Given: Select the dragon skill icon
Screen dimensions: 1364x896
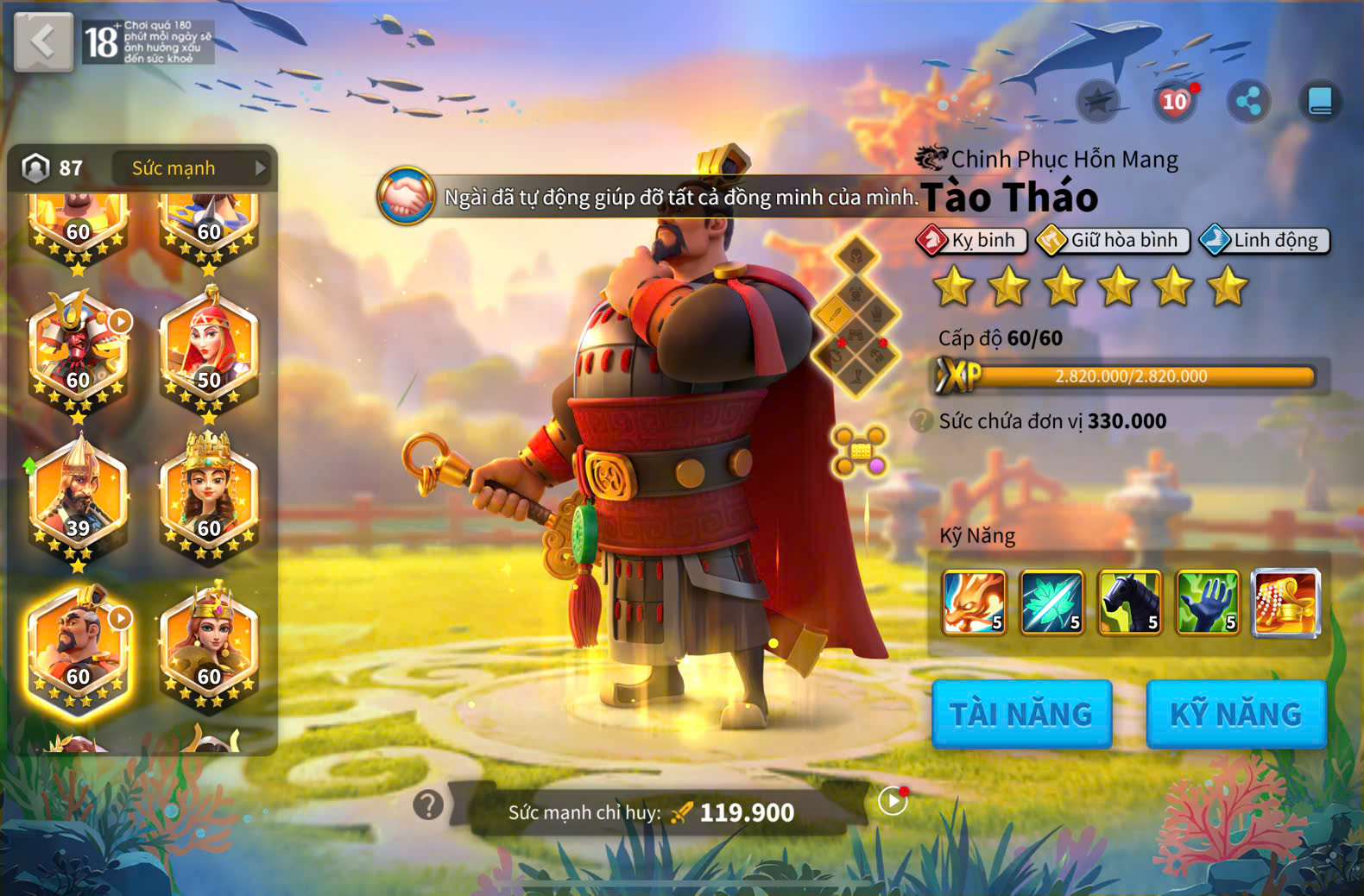Looking at the screenshot, I should (974, 603).
